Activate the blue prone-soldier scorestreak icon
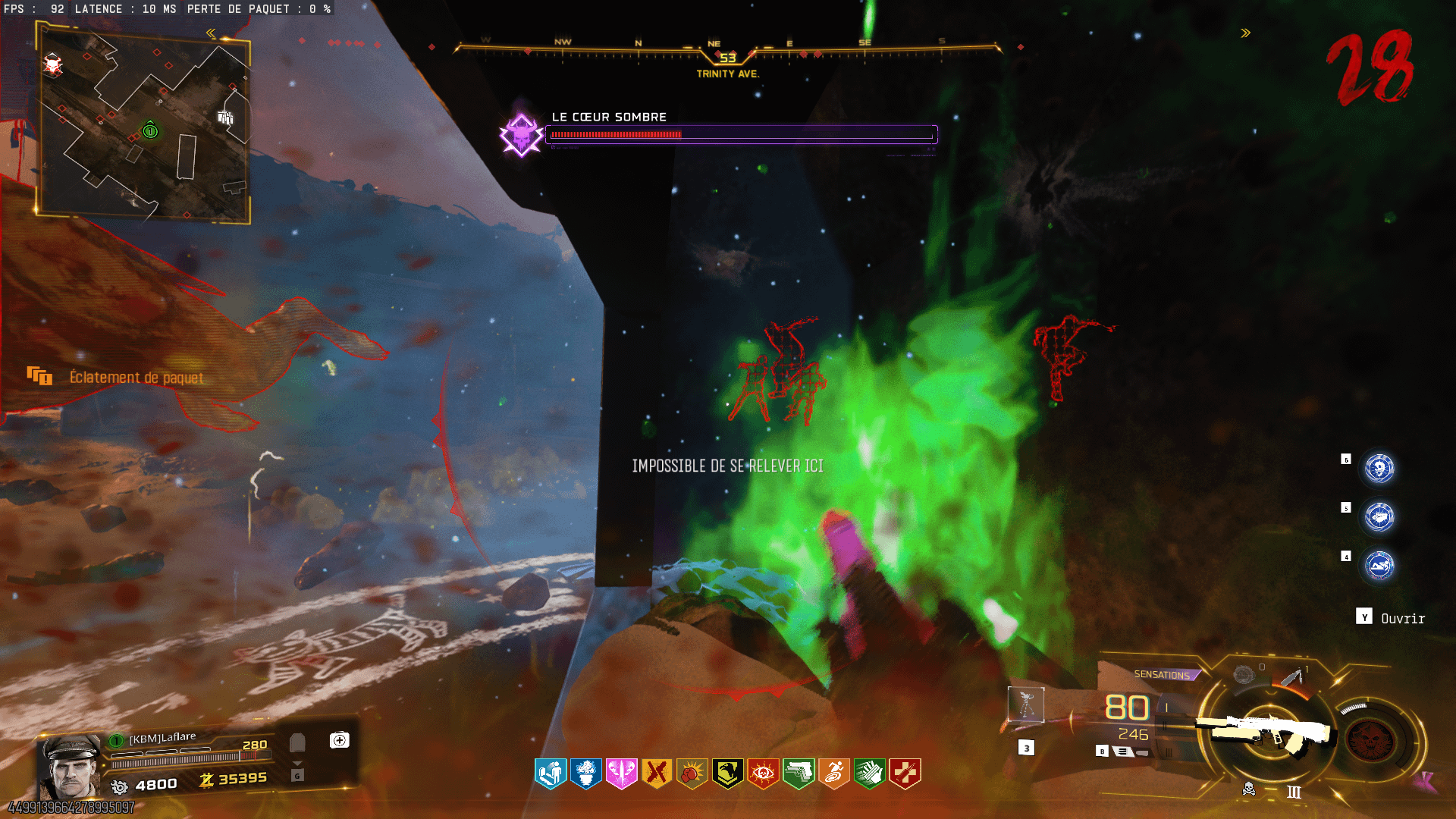Screen dimensions: 1456x819 (1379, 566)
